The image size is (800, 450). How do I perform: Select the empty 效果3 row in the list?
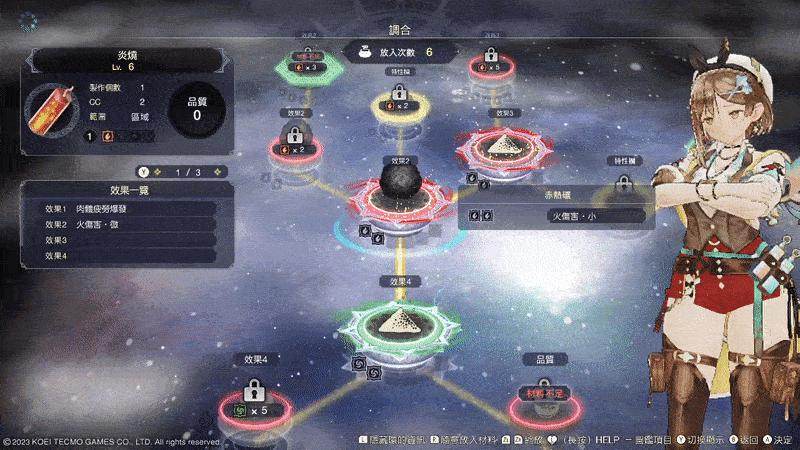[x=129, y=240]
